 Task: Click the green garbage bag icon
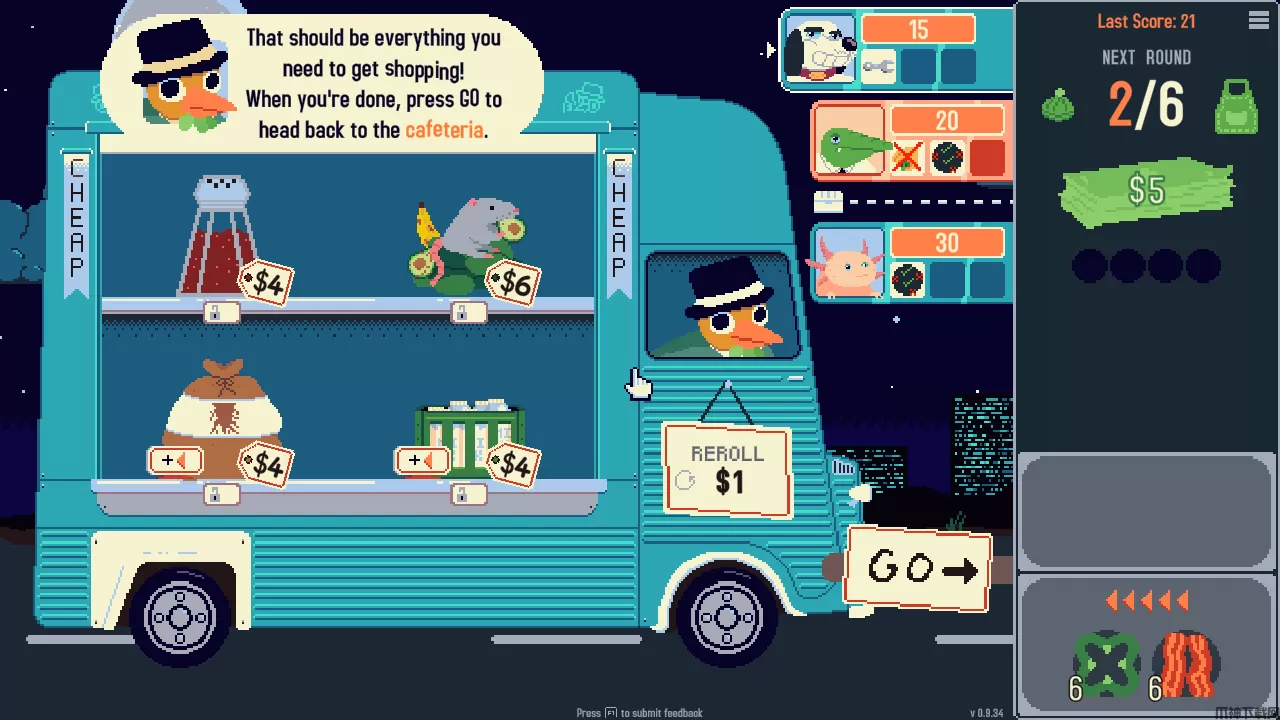pyautogui.click(x=1058, y=106)
